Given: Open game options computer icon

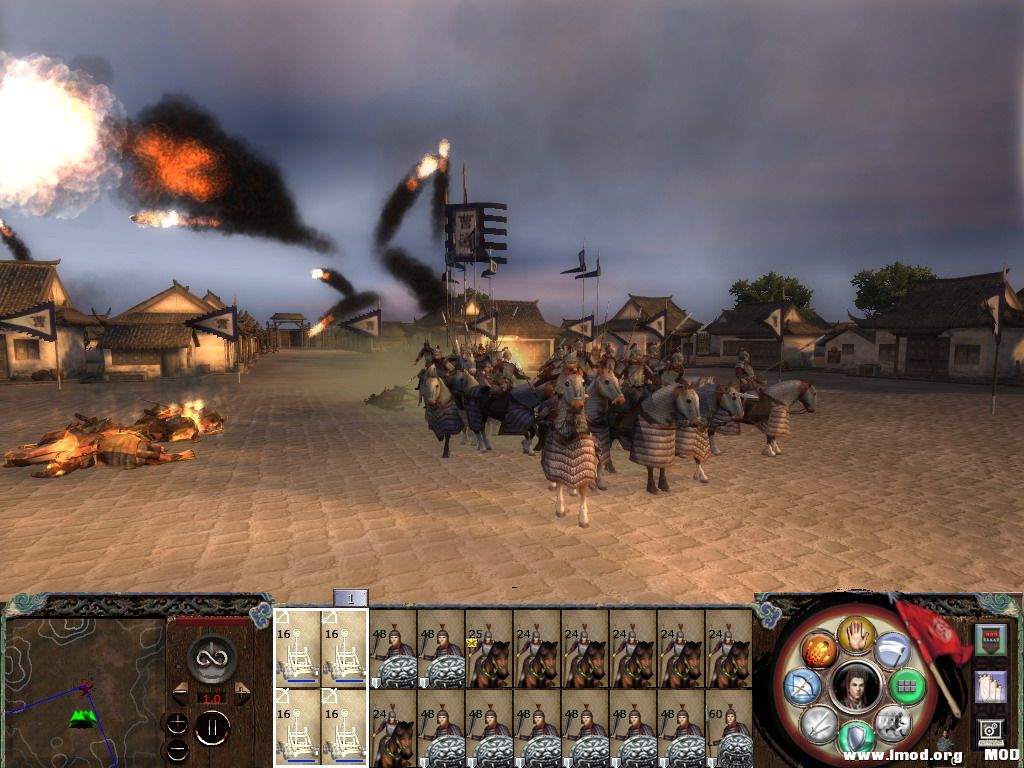Looking at the screenshot, I should [989, 731].
